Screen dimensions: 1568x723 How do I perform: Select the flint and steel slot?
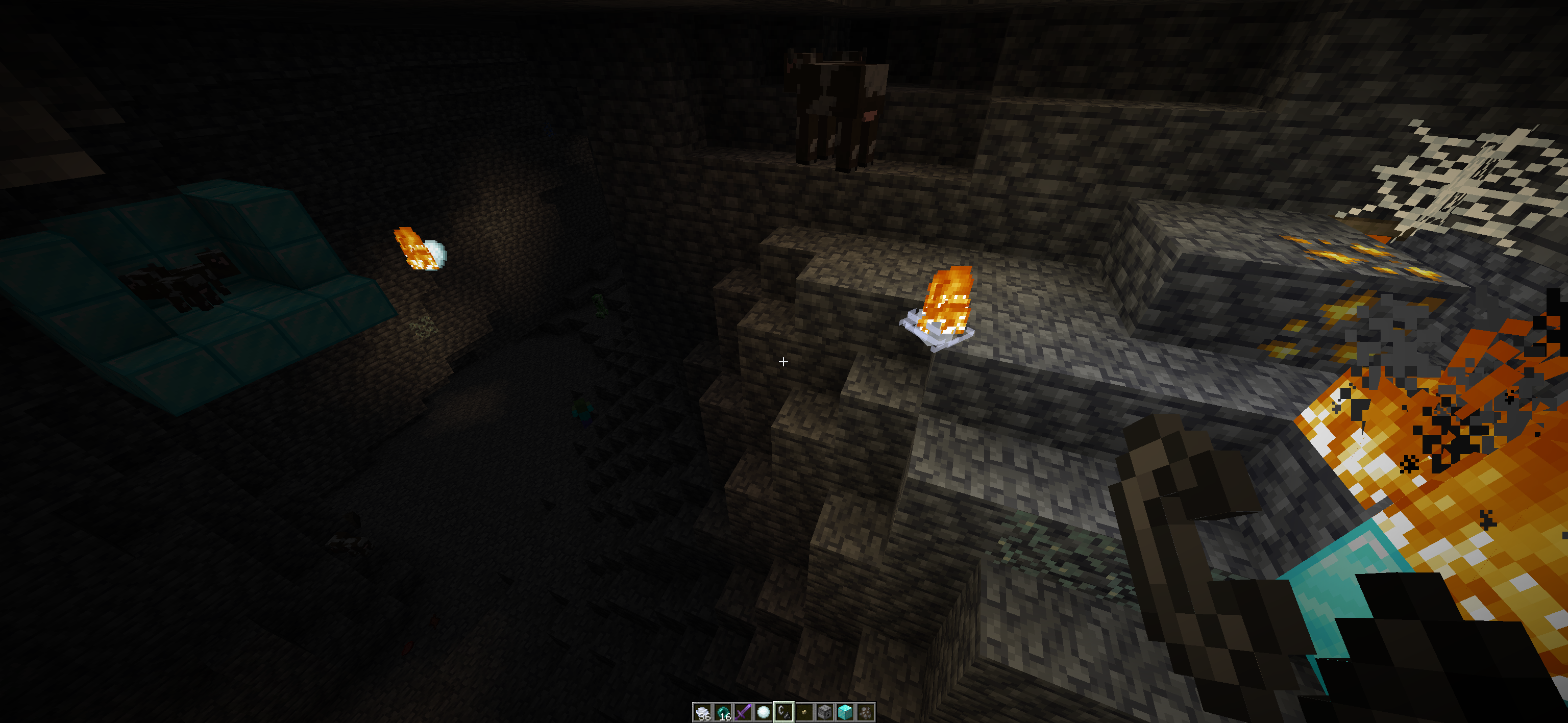pyautogui.click(x=784, y=711)
